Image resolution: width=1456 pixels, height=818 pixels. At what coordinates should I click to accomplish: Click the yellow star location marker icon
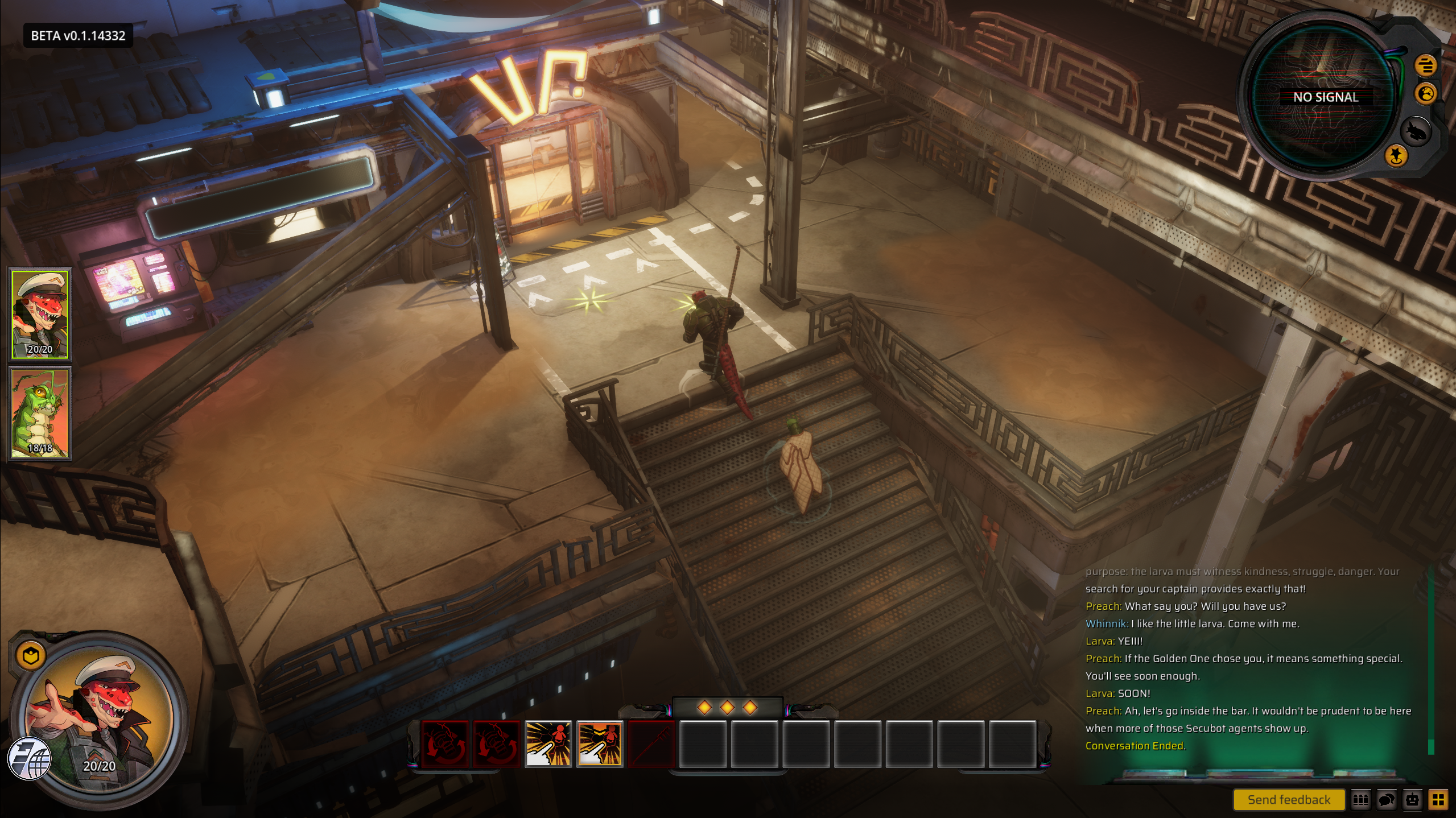click(1396, 155)
